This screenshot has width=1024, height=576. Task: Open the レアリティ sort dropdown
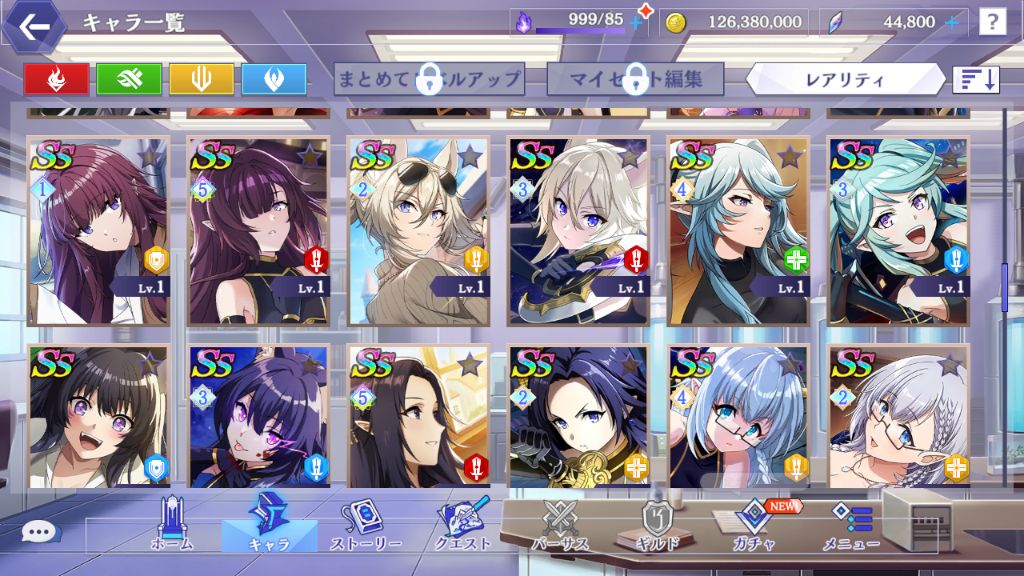[x=845, y=79]
